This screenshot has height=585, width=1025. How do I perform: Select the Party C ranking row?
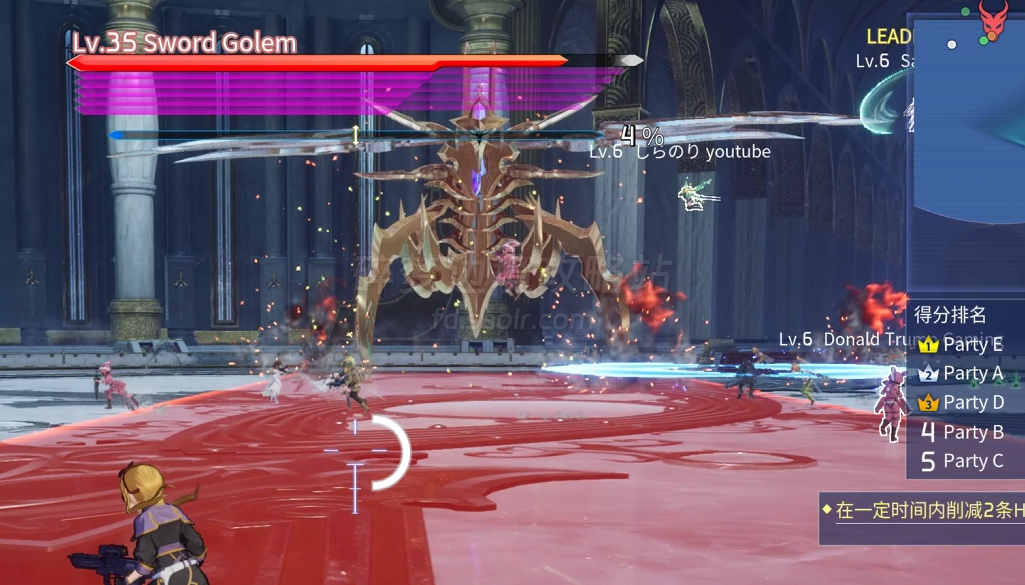coord(964,461)
